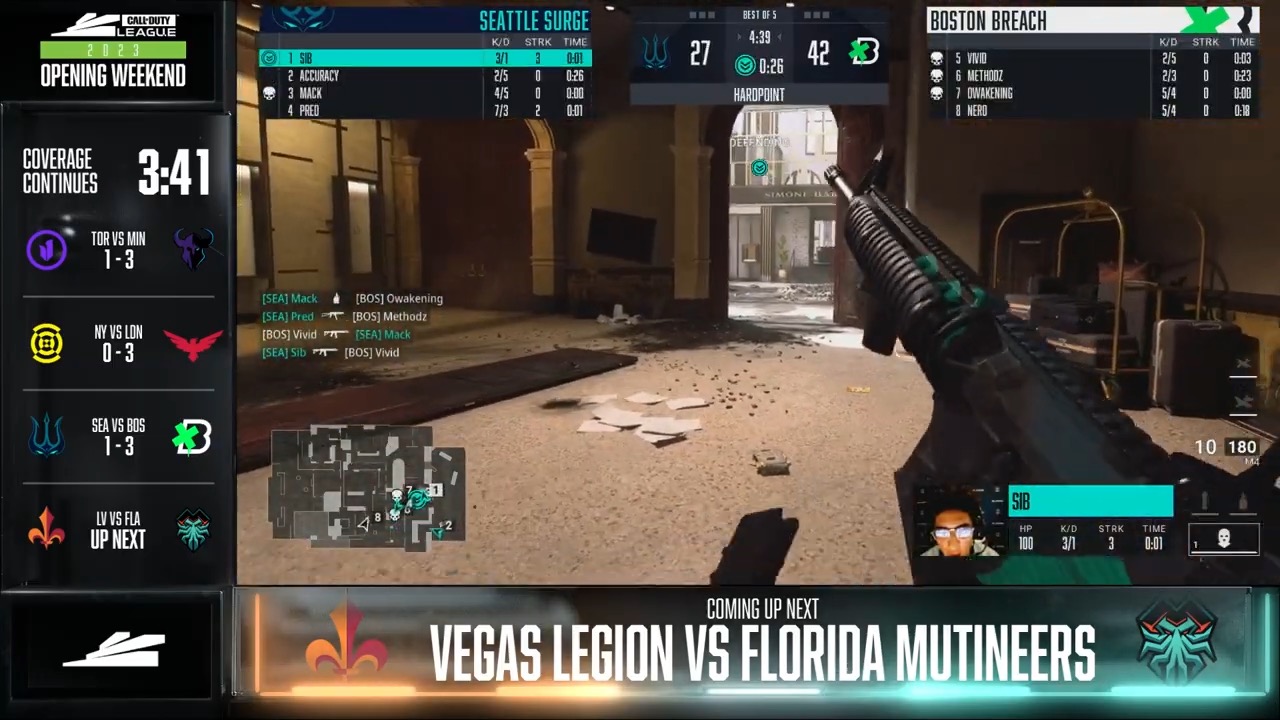The image size is (1280, 720).
Task: Select Accuracy's row on the Seattle scoreboard
Action: point(425,76)
